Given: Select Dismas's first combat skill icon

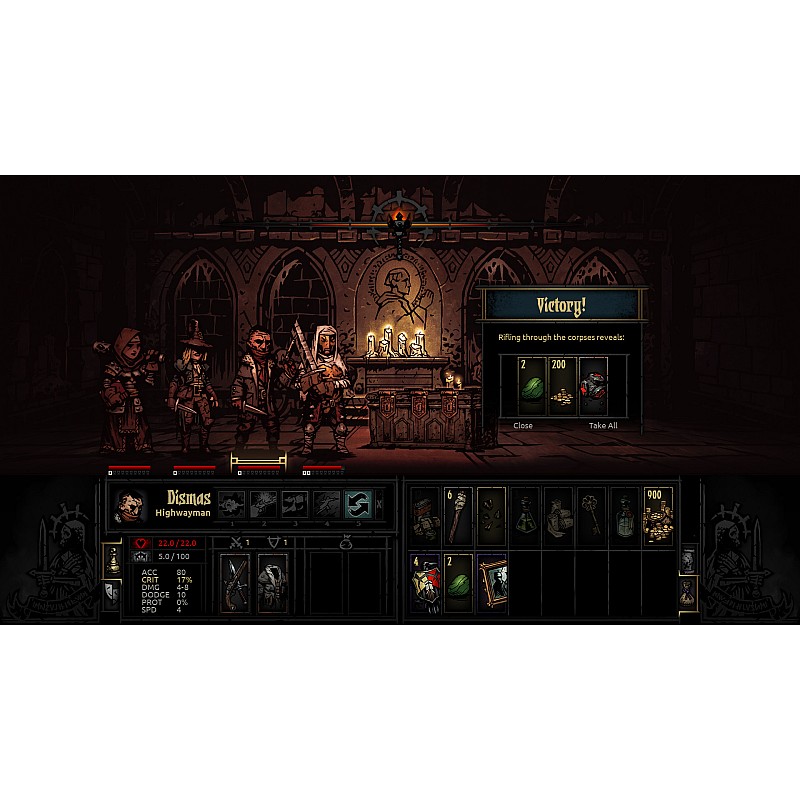Looking at the screenshot, I should [231, 504].
